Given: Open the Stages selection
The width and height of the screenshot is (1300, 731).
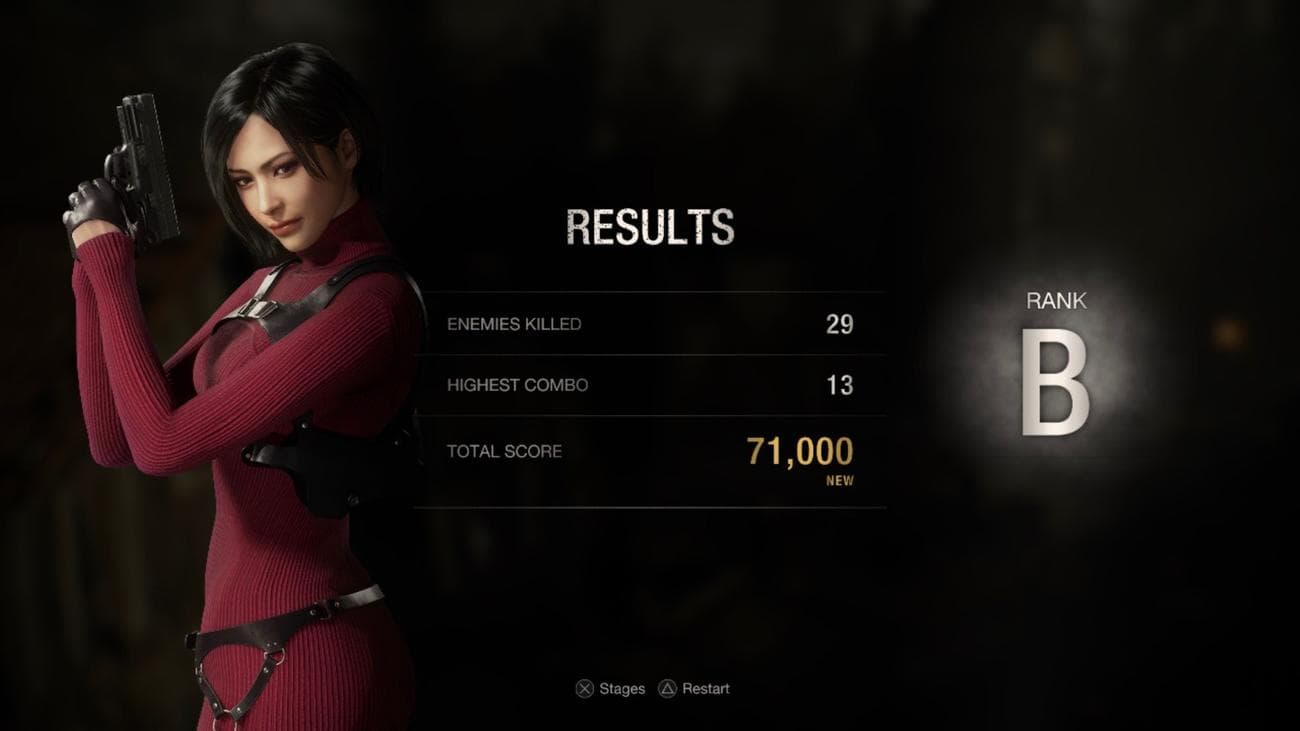Looking at the screenshot, I should tap(613, 688).
